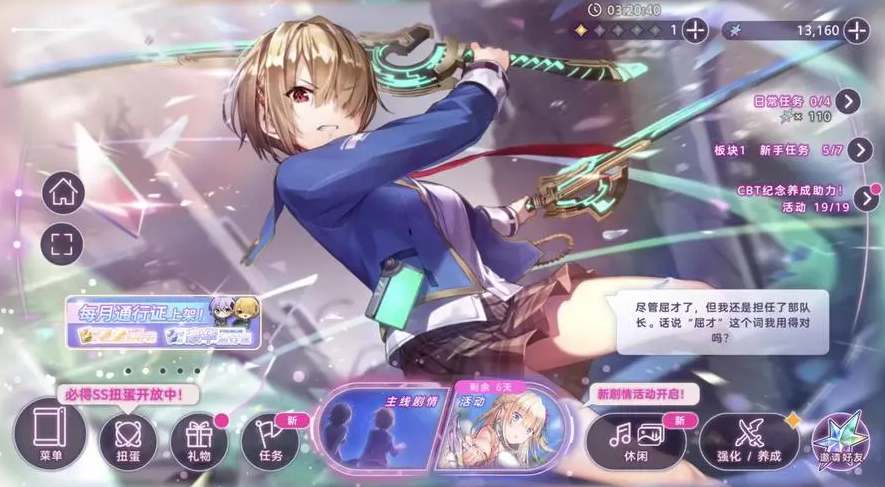Image resolution: width=885 pixels, height=487 pixels.
Task: Toggle the fullscreen view frame icon
Action: tap(62, 243)
